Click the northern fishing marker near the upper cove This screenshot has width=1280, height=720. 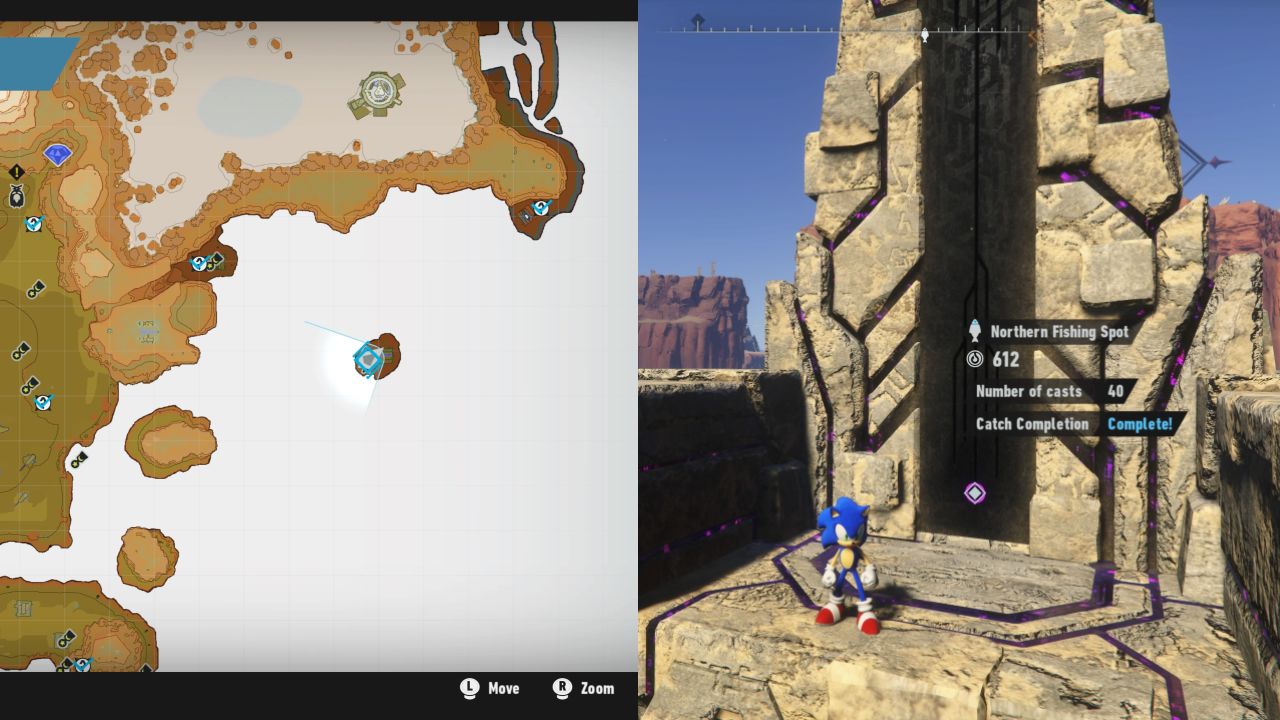[x=198, y=264]
